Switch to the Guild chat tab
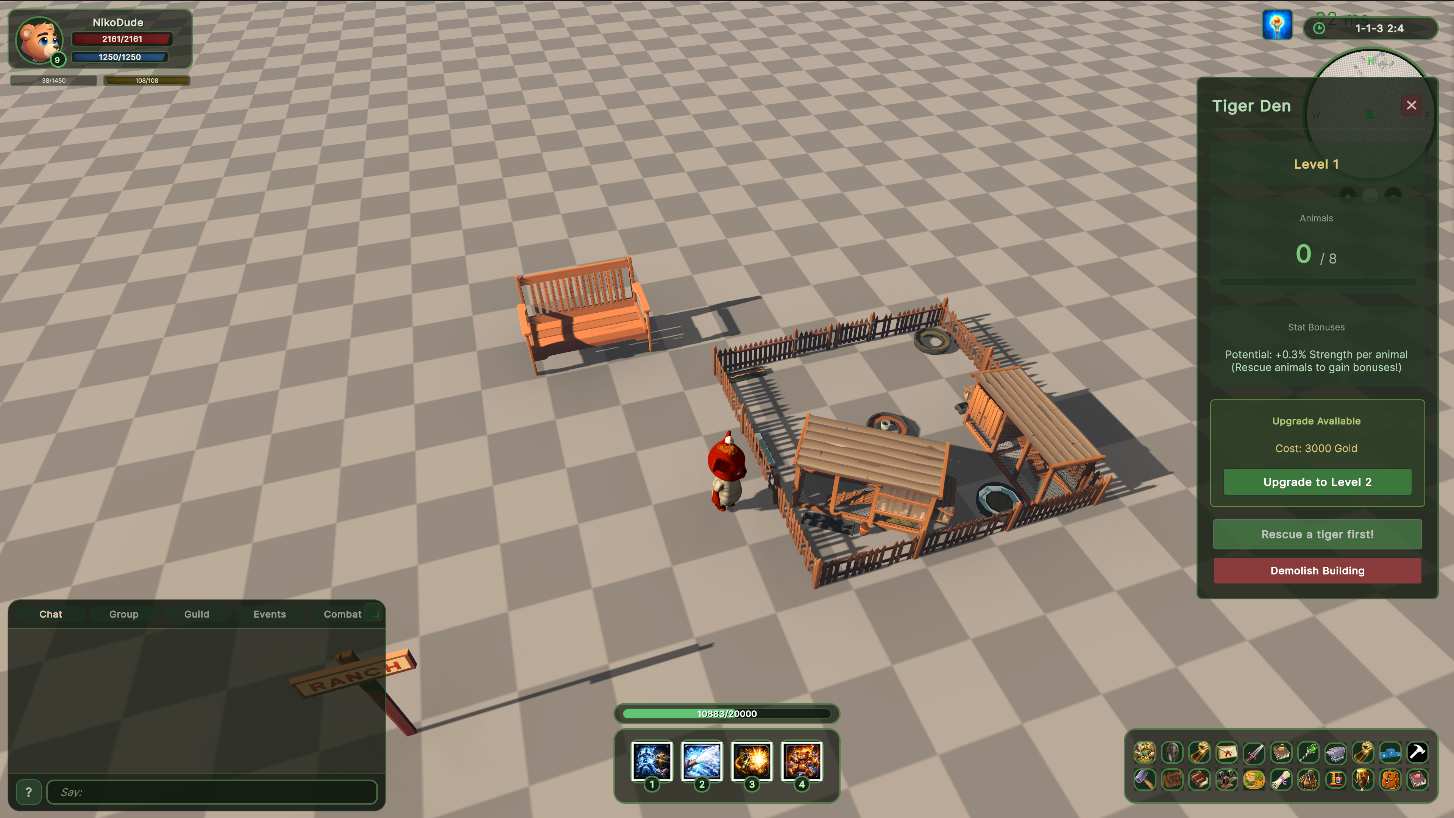 point(196,614)
